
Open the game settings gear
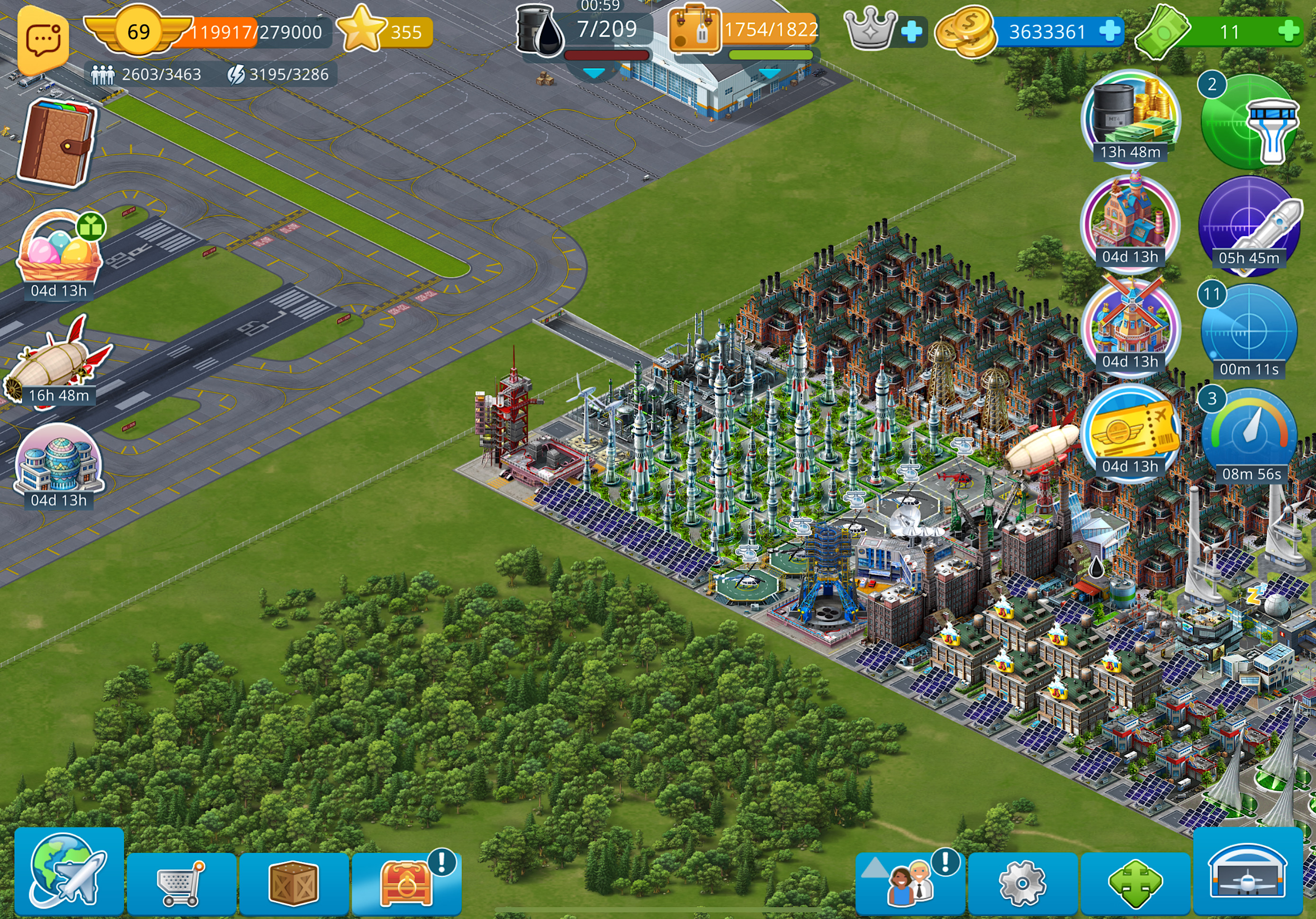(1023, 883)
